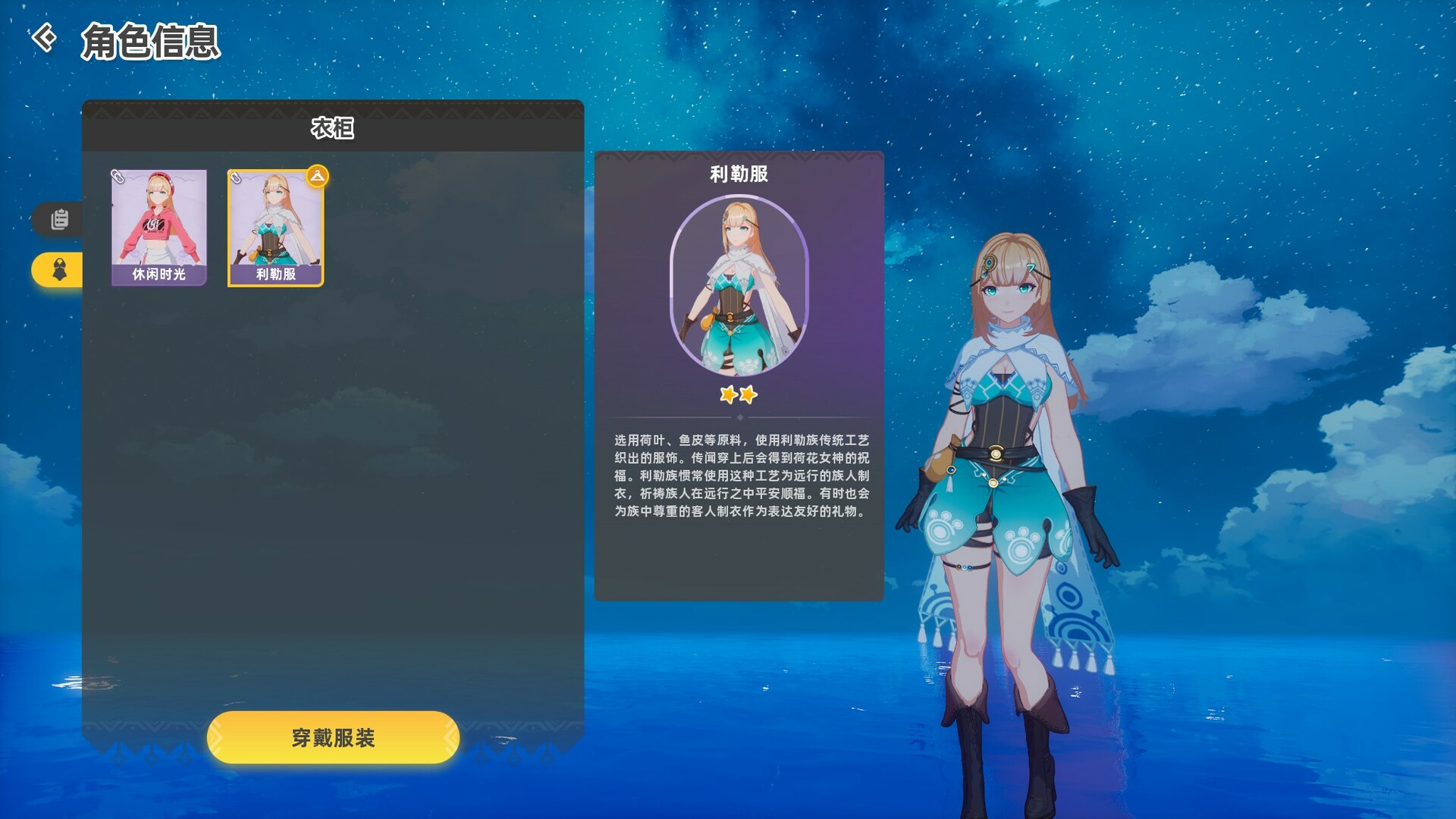Image resolution: width=1456 pixels, height=819 pixels.
Task: Click the paperclip icon on 利勒服 card
Action: [x=237, y=178]
